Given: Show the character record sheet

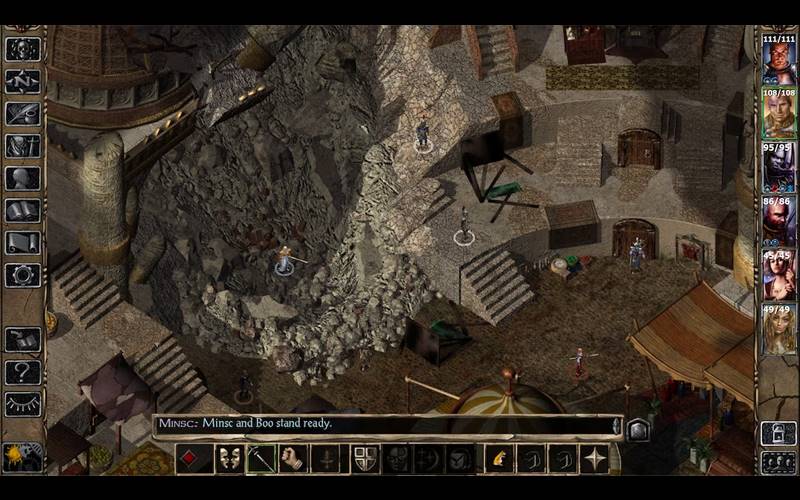Looking at the screenshot, I should coord(22,179).
